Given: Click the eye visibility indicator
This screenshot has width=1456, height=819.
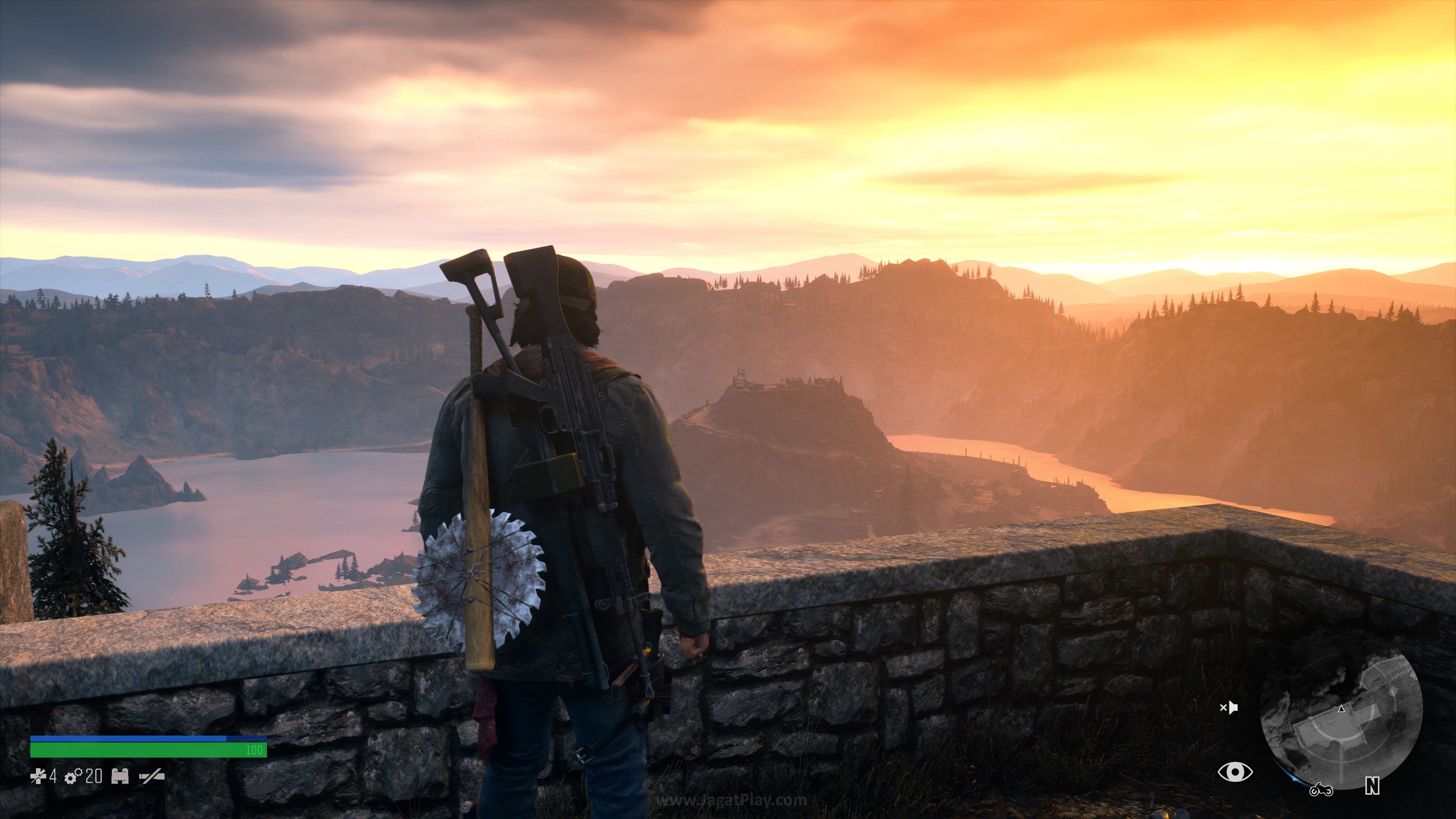Looking at the screenshot, I should 1235,772.
